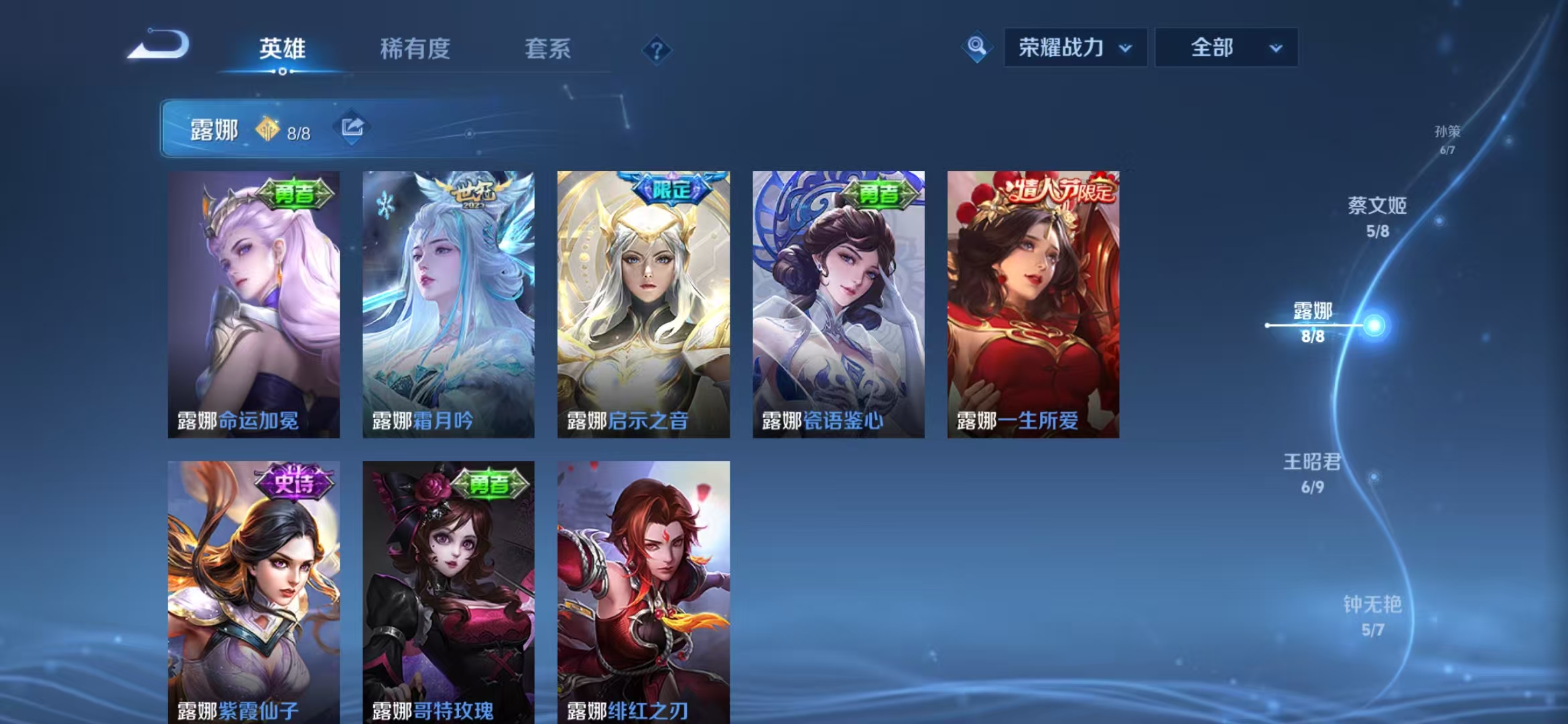Open the search magnifier icon

pos(978,48)
